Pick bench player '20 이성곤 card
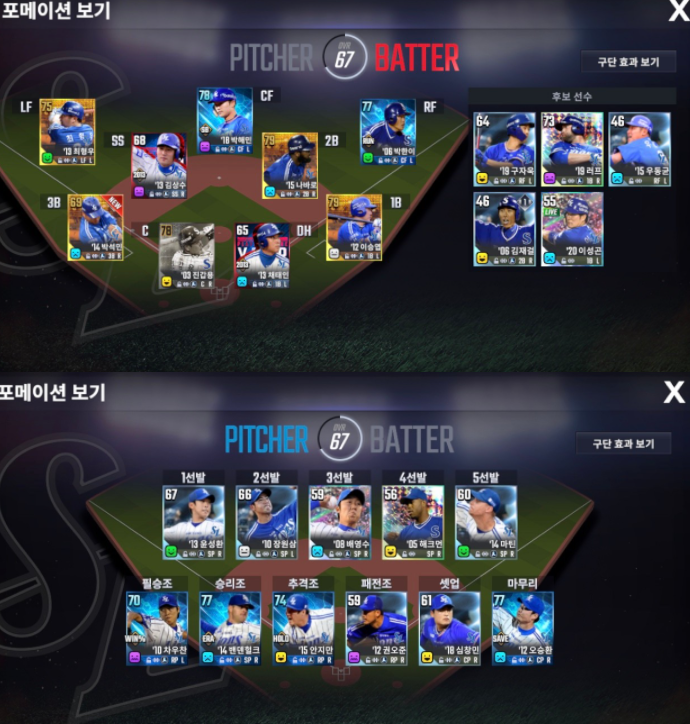The image size is (690, 724). coord(572,229)
